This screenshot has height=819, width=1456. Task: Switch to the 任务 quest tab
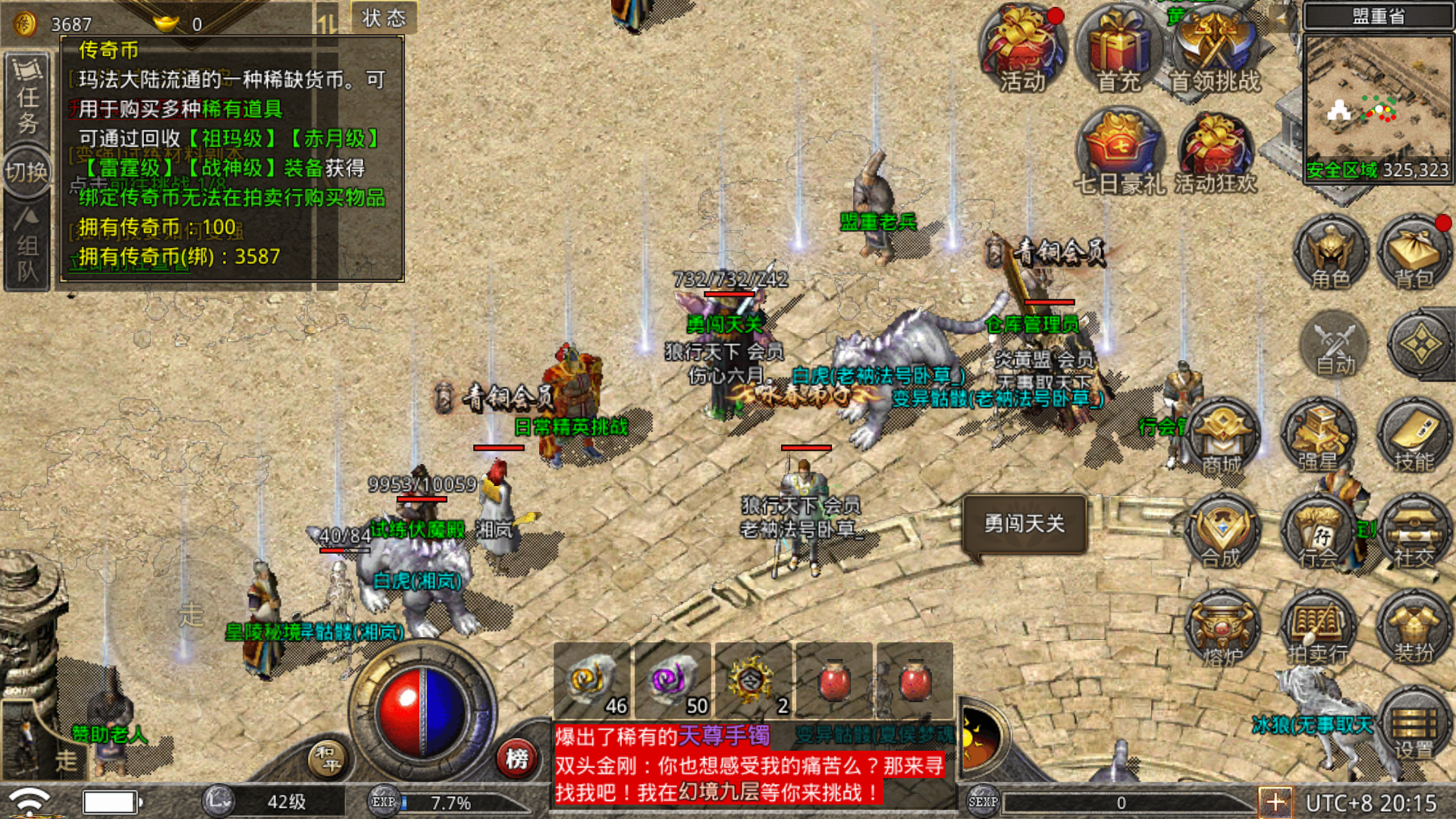tap(27, 99)
